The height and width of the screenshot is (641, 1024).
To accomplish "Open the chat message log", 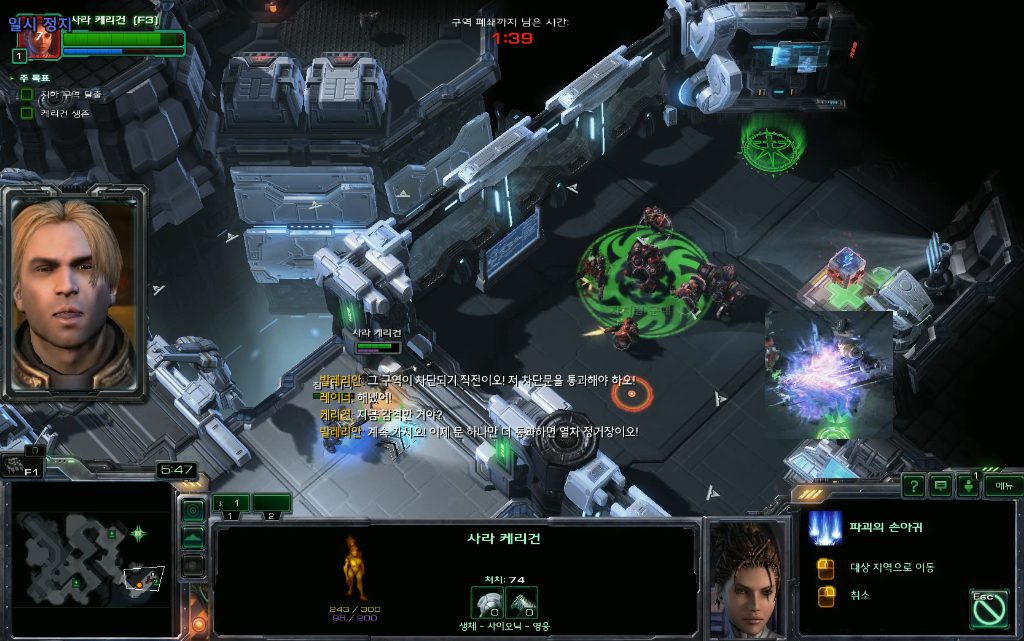I will pos(940,486).
